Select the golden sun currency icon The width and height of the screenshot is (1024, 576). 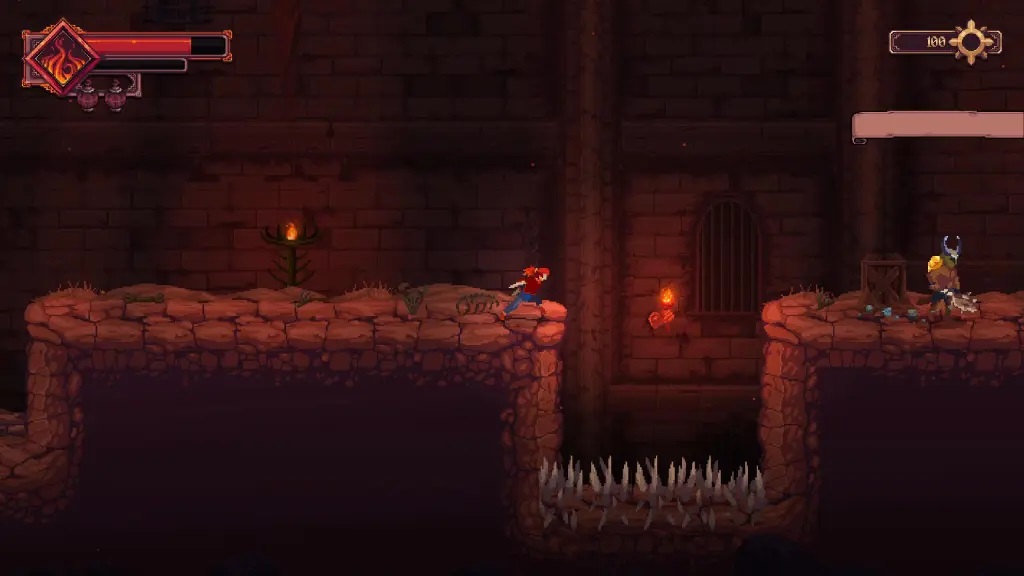pos(972,42)
